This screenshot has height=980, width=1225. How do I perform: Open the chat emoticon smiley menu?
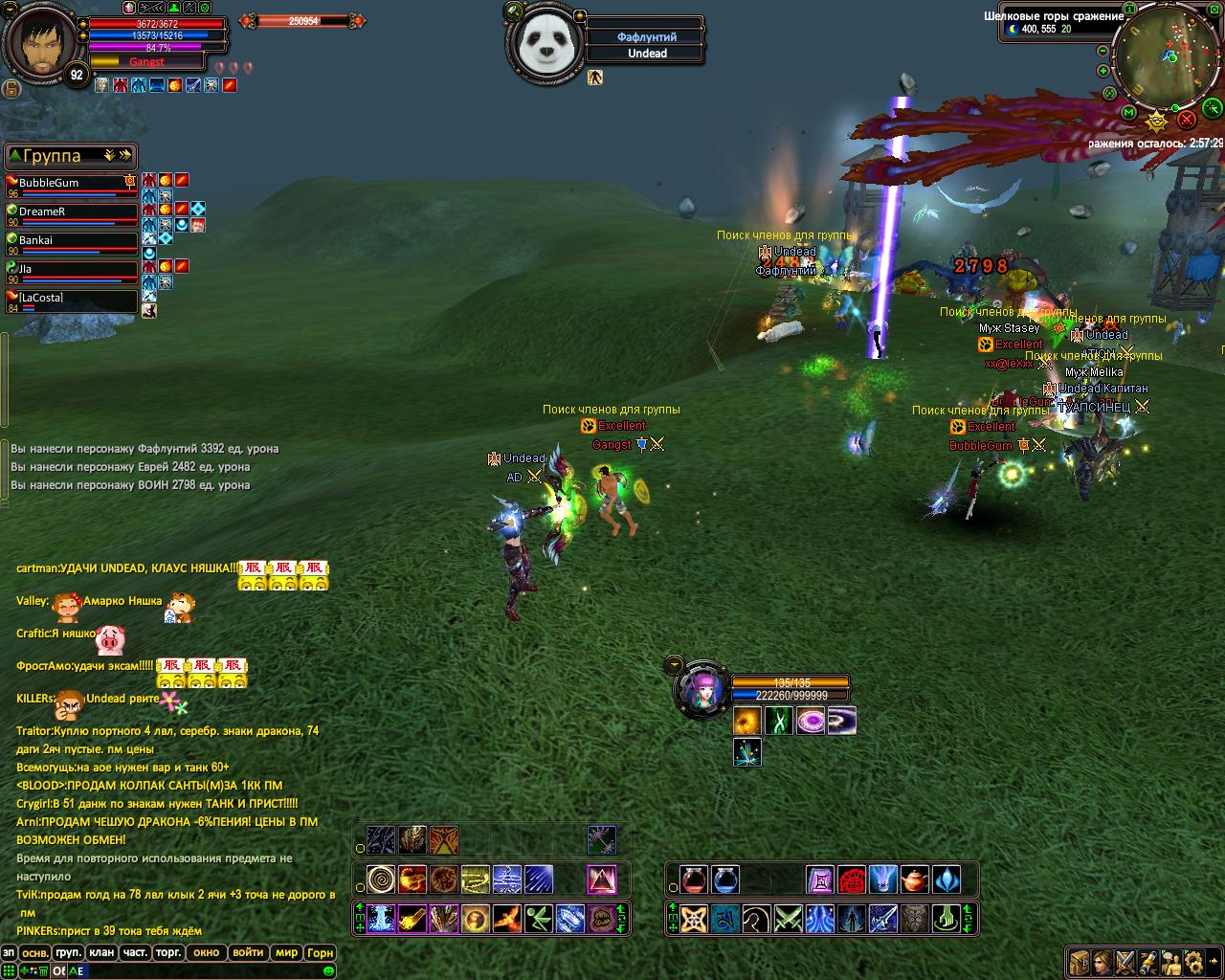click(x=328, y=971)
